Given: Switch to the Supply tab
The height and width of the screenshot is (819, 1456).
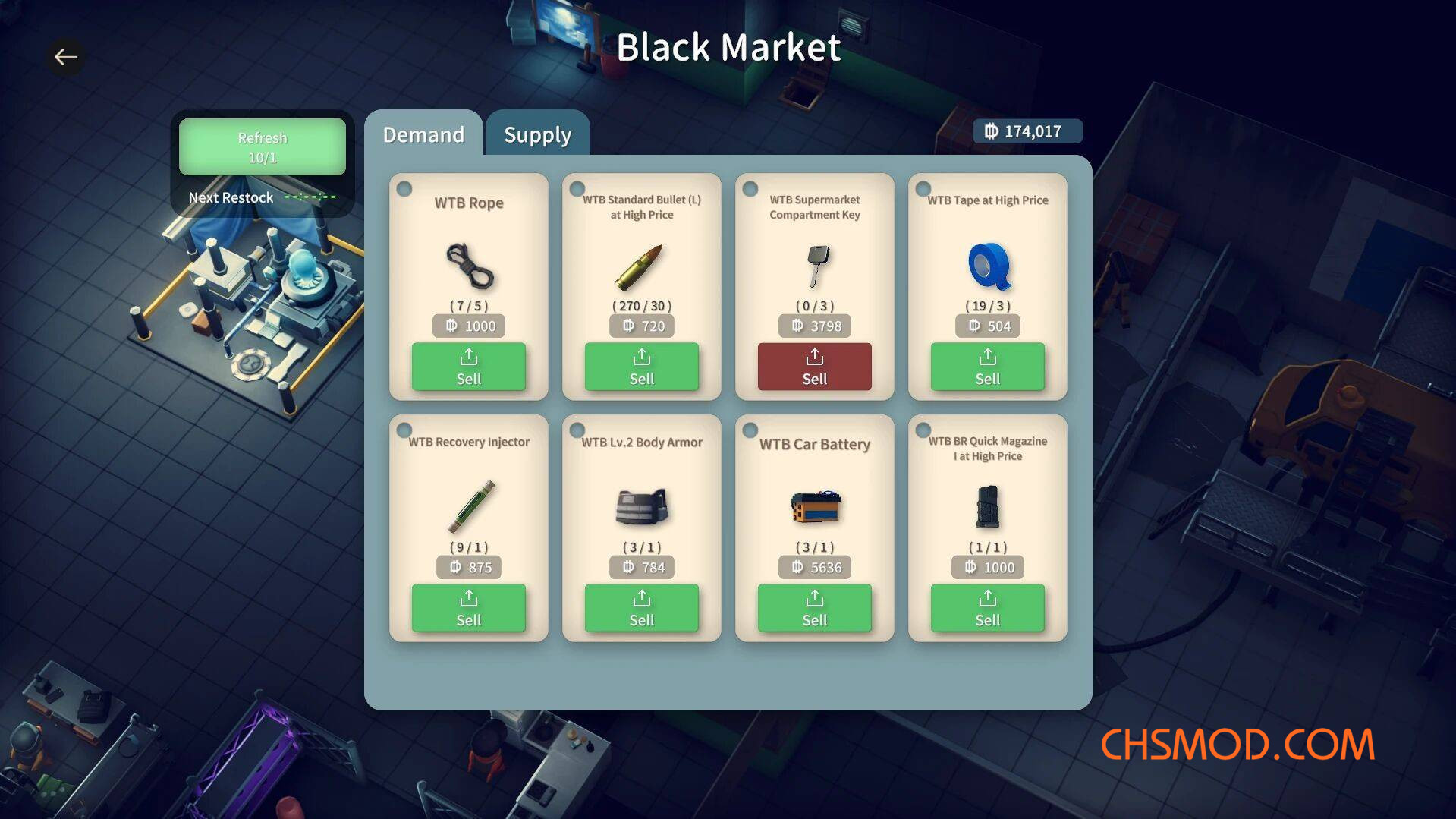Looking at the screenshot, I should coord(537,134).
